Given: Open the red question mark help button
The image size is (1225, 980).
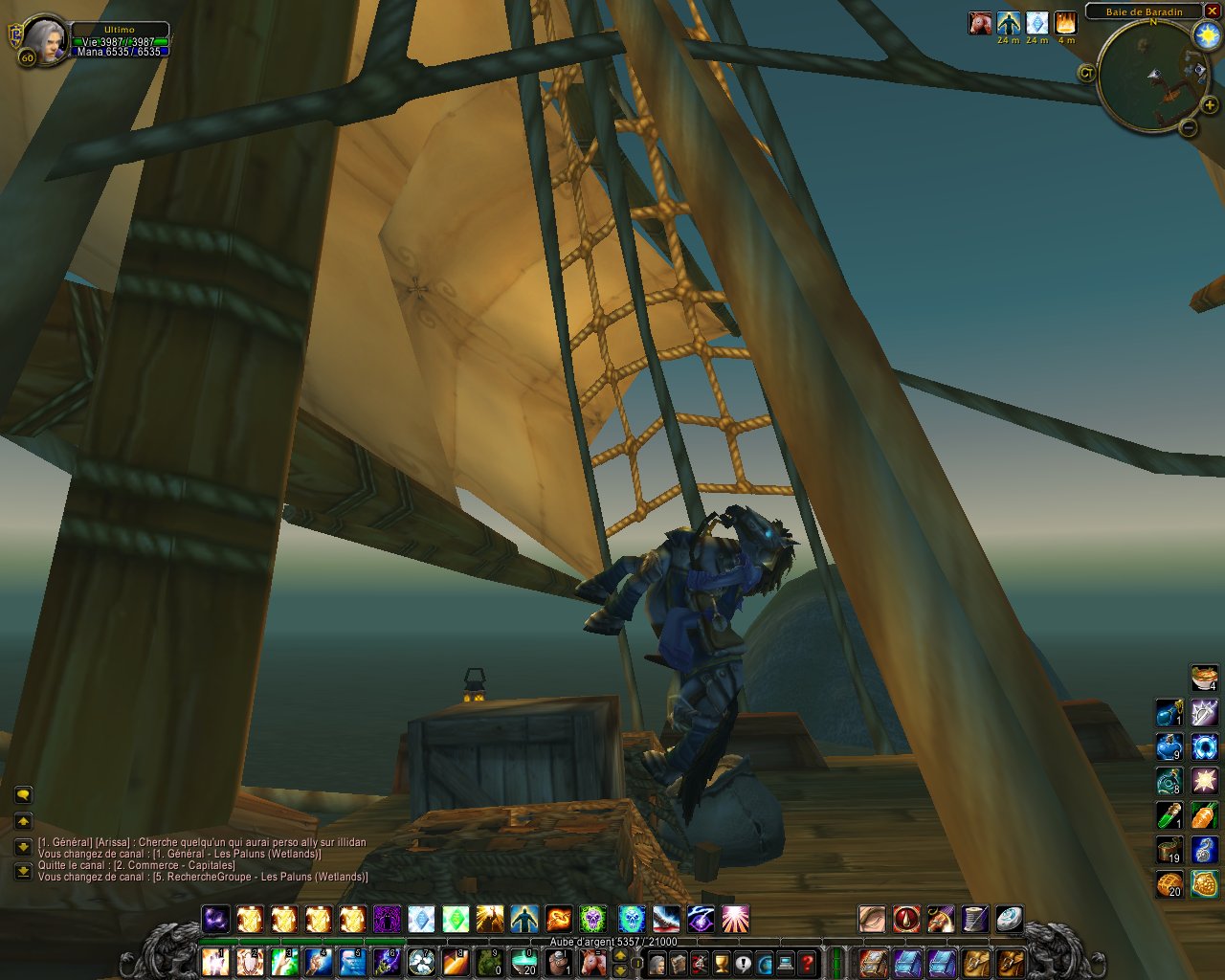Looking at the screenshot, I should pyautogui.click(x=808, y=962).
